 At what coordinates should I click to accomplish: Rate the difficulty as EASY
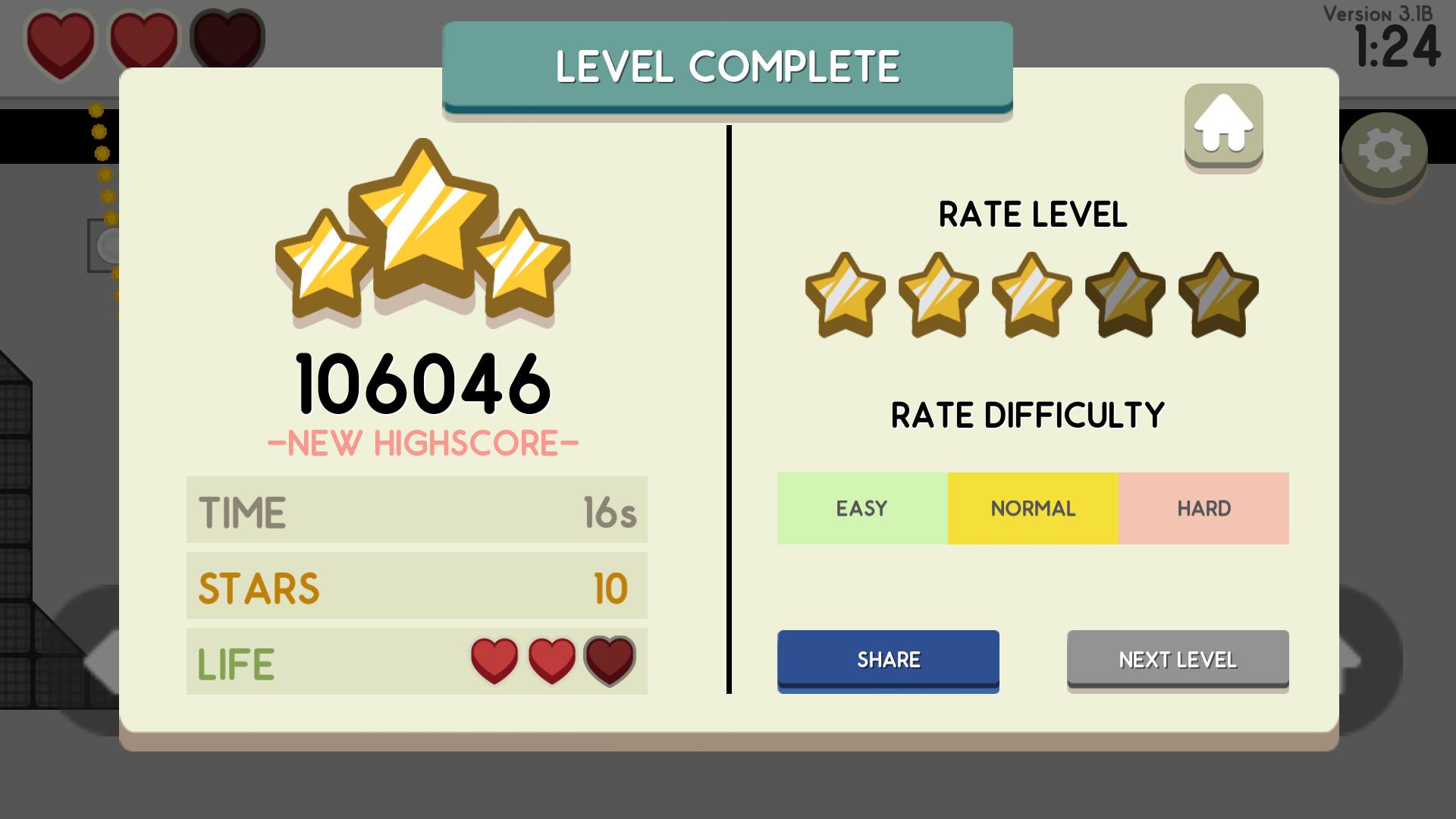(861, 508)
